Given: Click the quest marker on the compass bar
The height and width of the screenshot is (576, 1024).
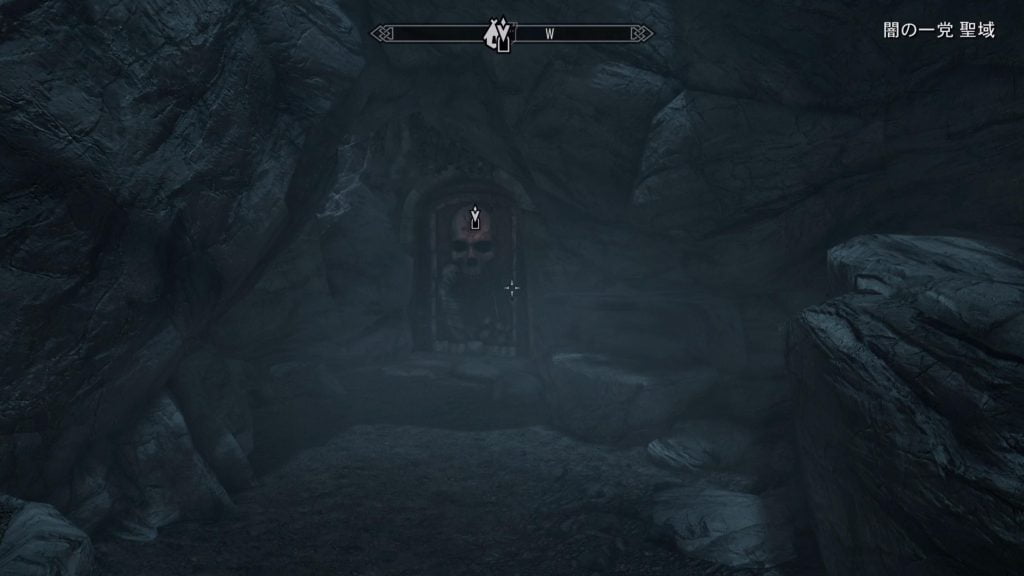Looking at the screenshot, I should pos(497,35).
